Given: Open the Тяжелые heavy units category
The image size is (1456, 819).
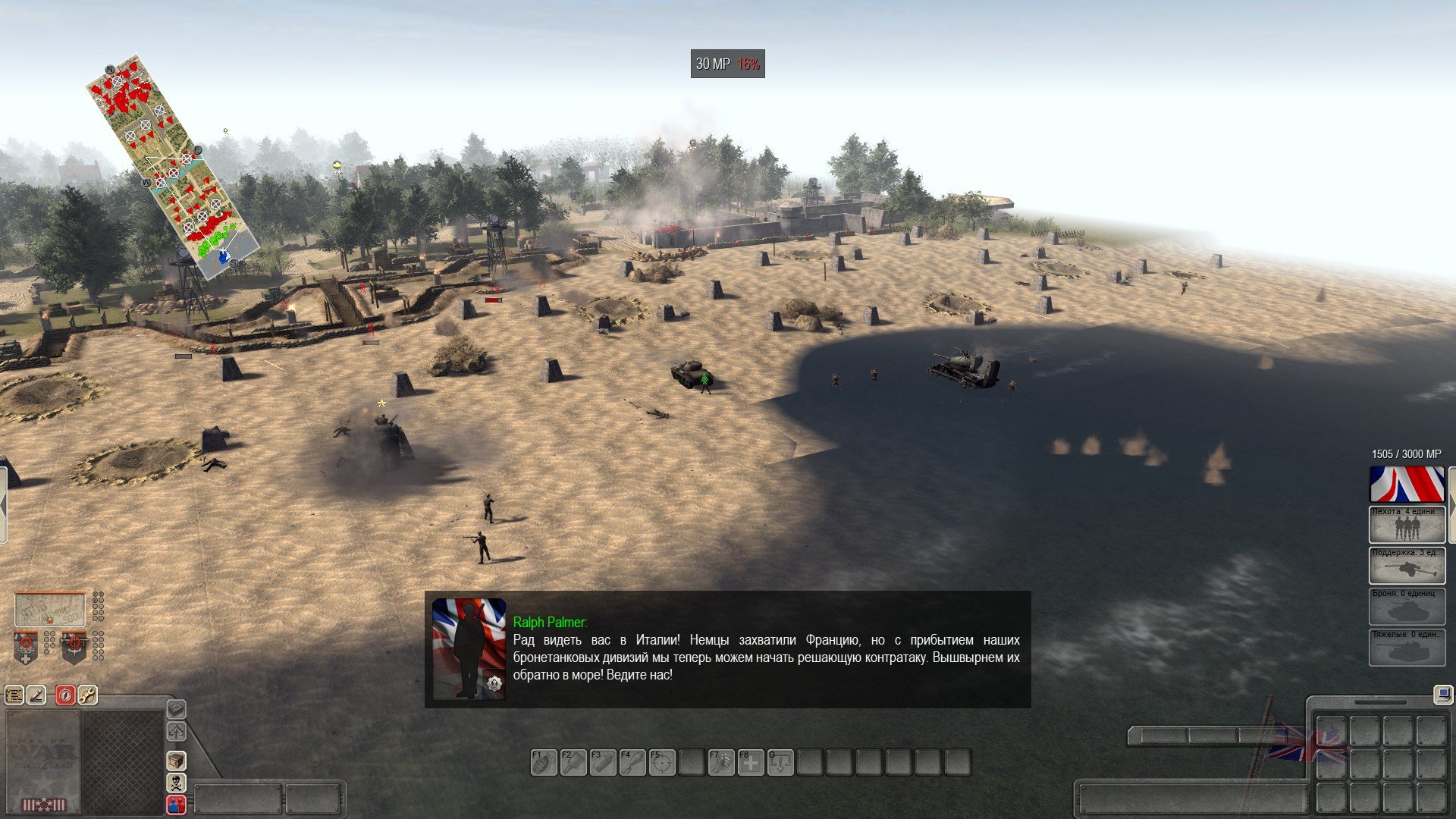Looking at the screenshot, I should pos(1407,647).
